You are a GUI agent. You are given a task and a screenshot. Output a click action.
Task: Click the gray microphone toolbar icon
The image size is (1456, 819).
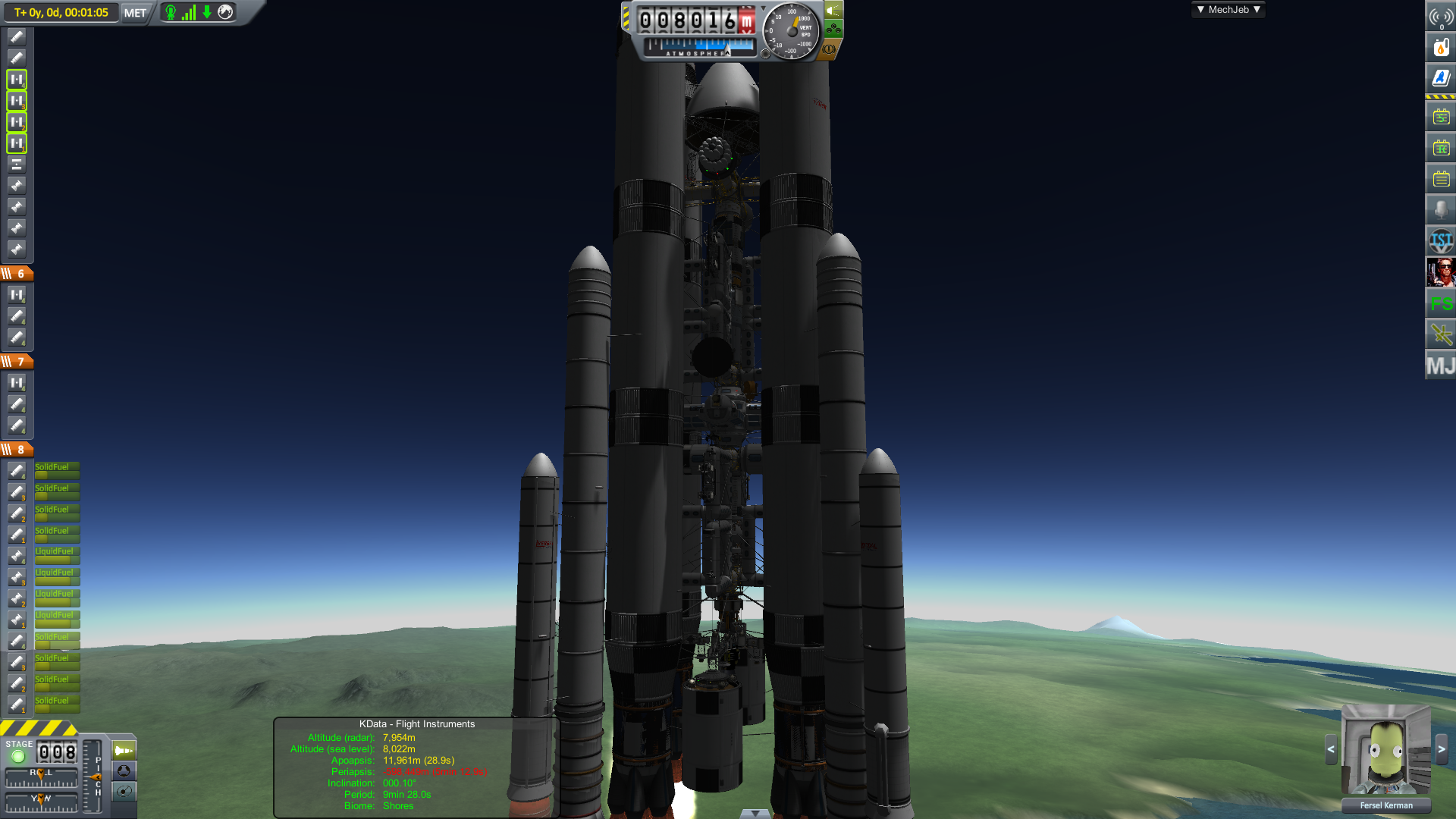tap(1441, 209)
